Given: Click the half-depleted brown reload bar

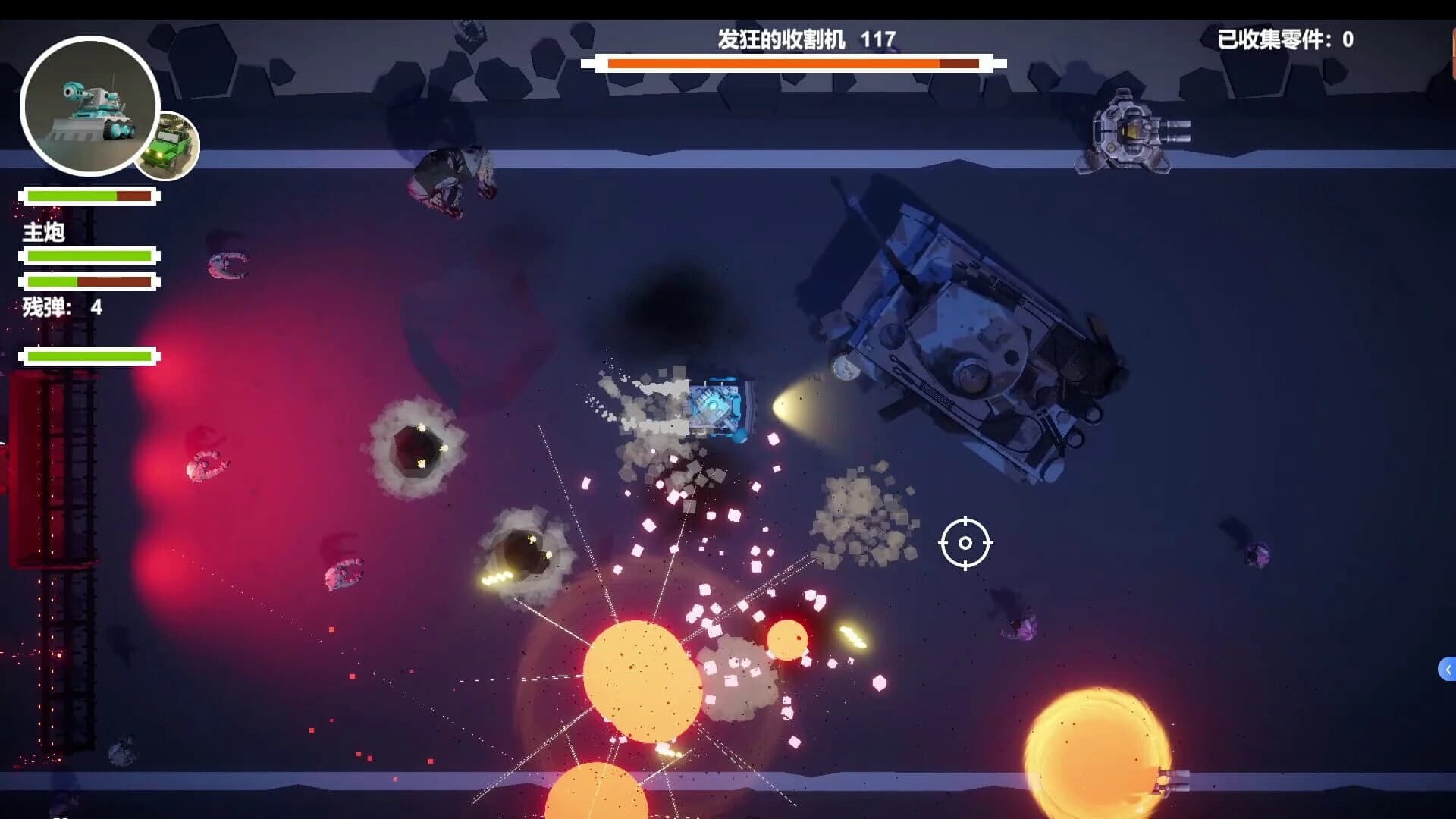Looking at the screenshot, I should [91, 281].
